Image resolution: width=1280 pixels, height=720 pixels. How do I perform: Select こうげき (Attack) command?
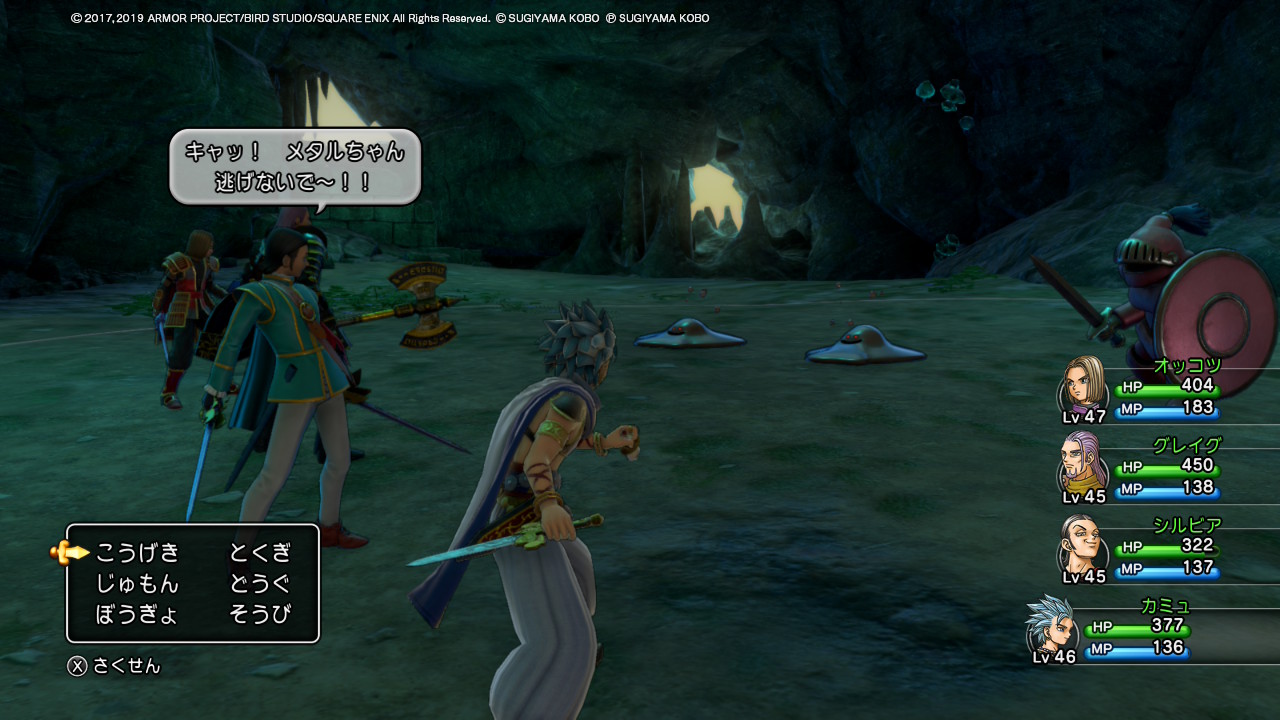(x=137, y=552)
